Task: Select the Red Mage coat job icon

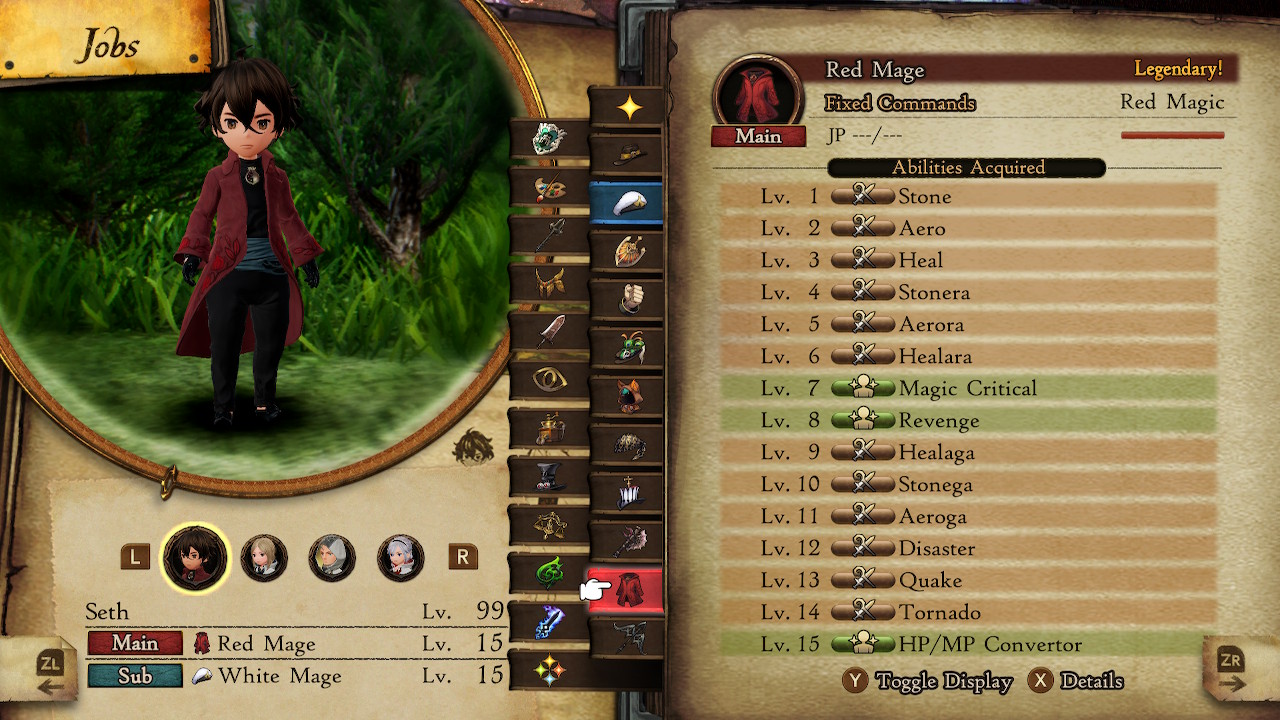Action: 630,588
